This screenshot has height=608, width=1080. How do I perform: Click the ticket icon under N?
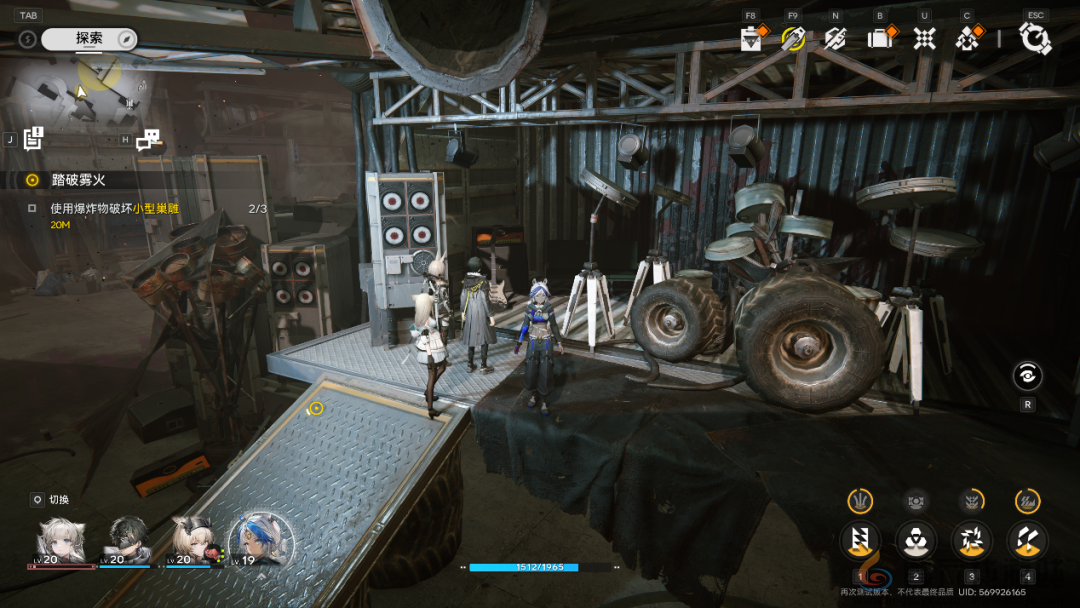click(835, 38)
